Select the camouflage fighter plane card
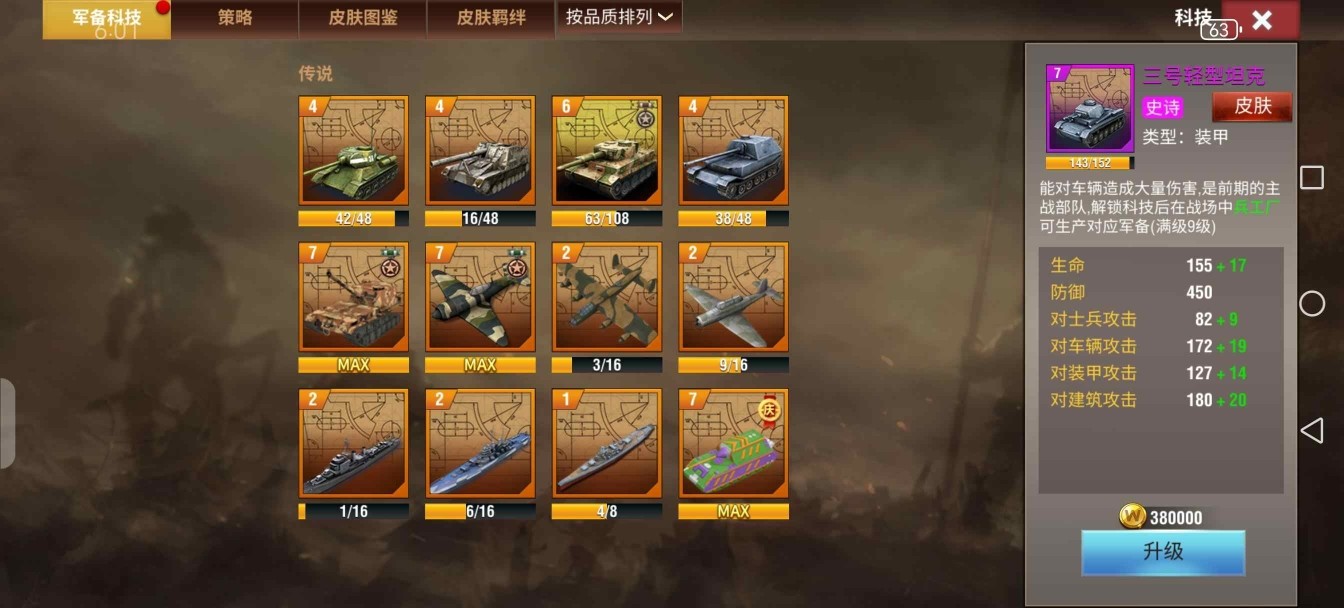This screenshot has height=608, width=1344. point(480,297)
